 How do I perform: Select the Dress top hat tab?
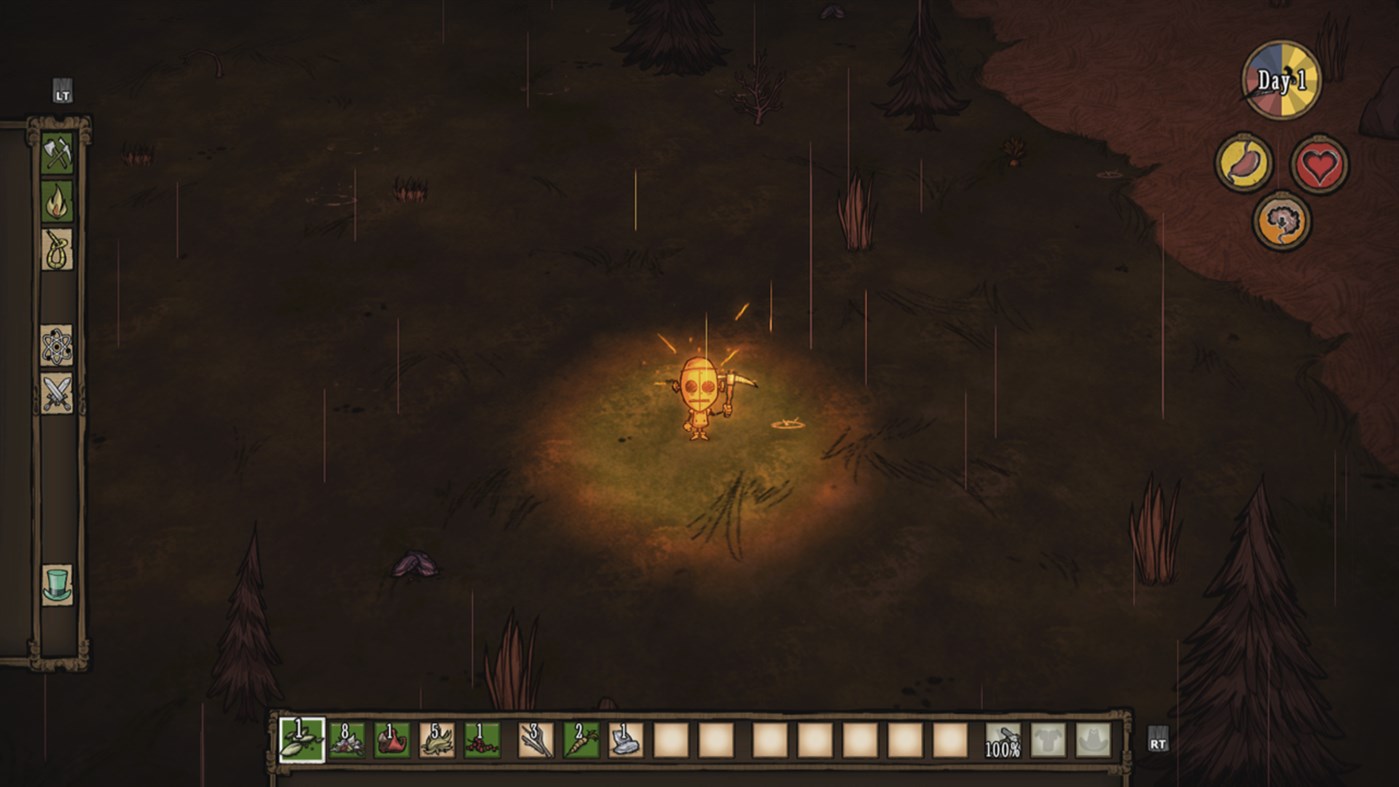click(x=57, y=584)
